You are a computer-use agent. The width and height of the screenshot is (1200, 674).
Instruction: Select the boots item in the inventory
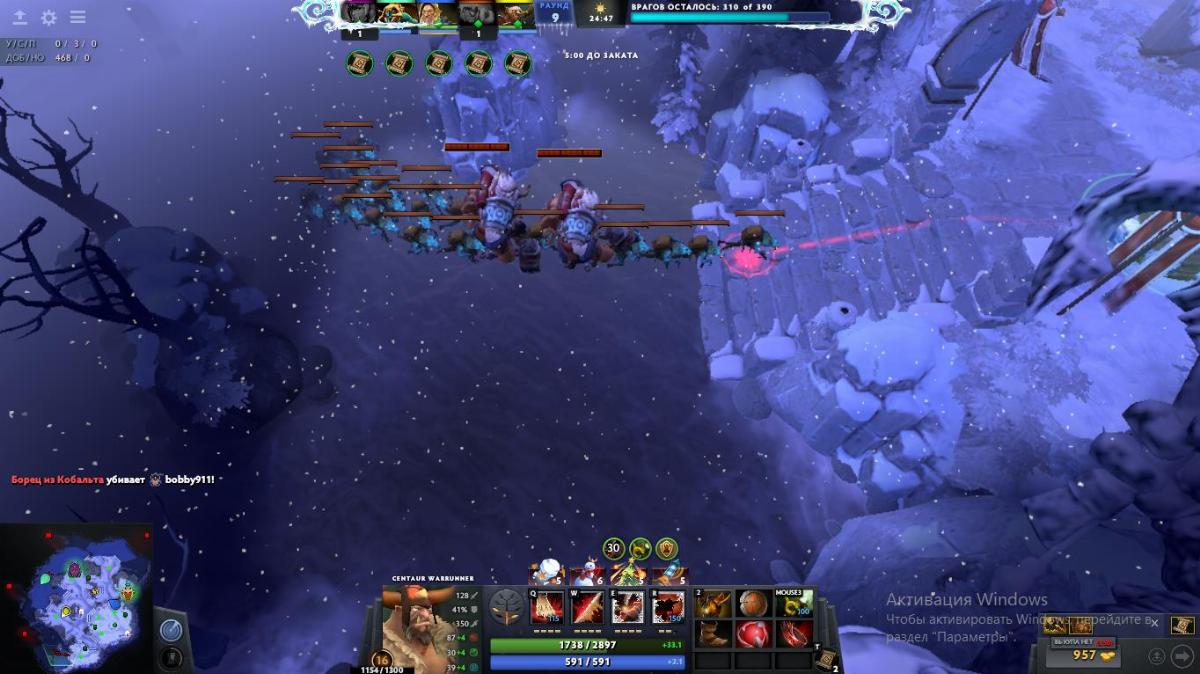712,634
